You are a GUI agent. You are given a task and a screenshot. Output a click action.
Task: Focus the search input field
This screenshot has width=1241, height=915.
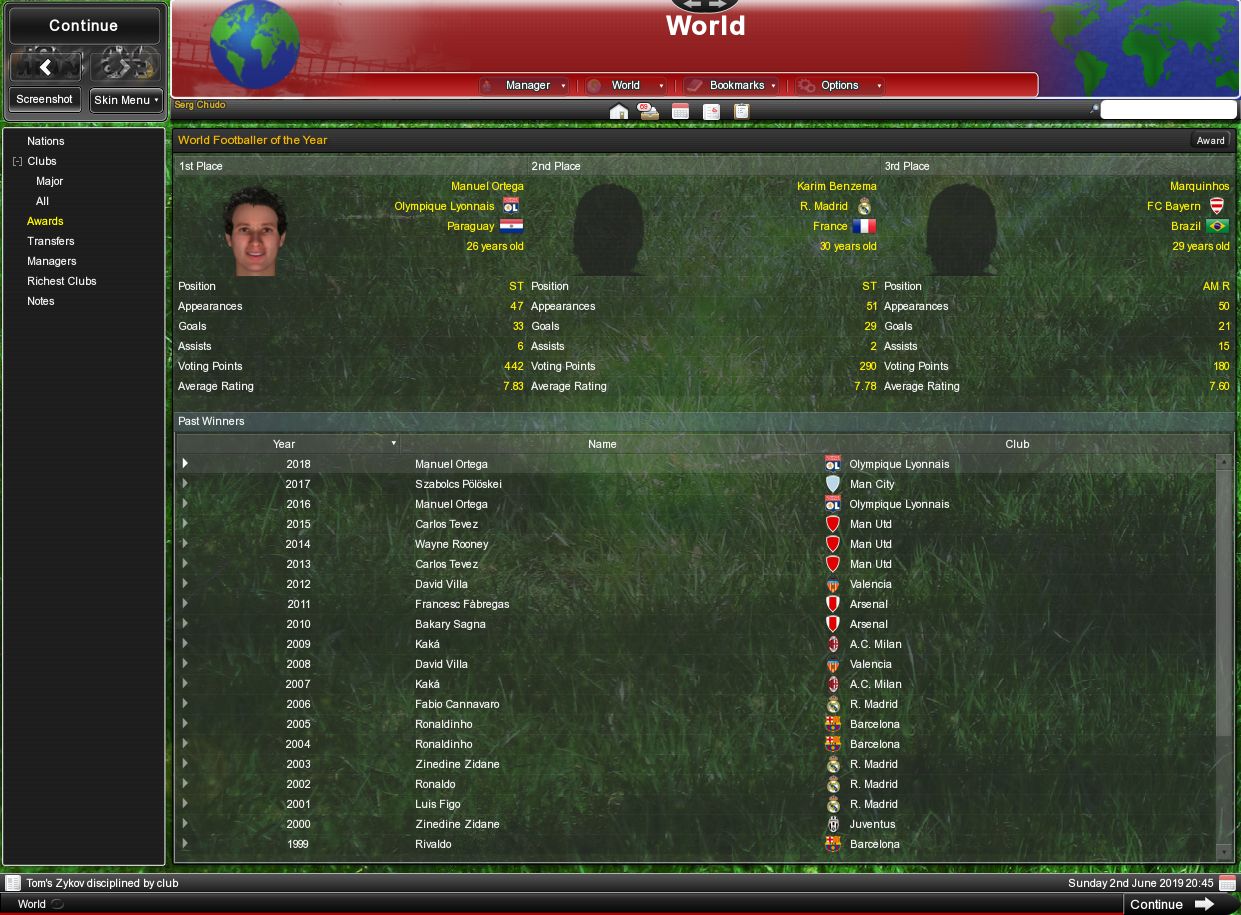point(1168,110)
